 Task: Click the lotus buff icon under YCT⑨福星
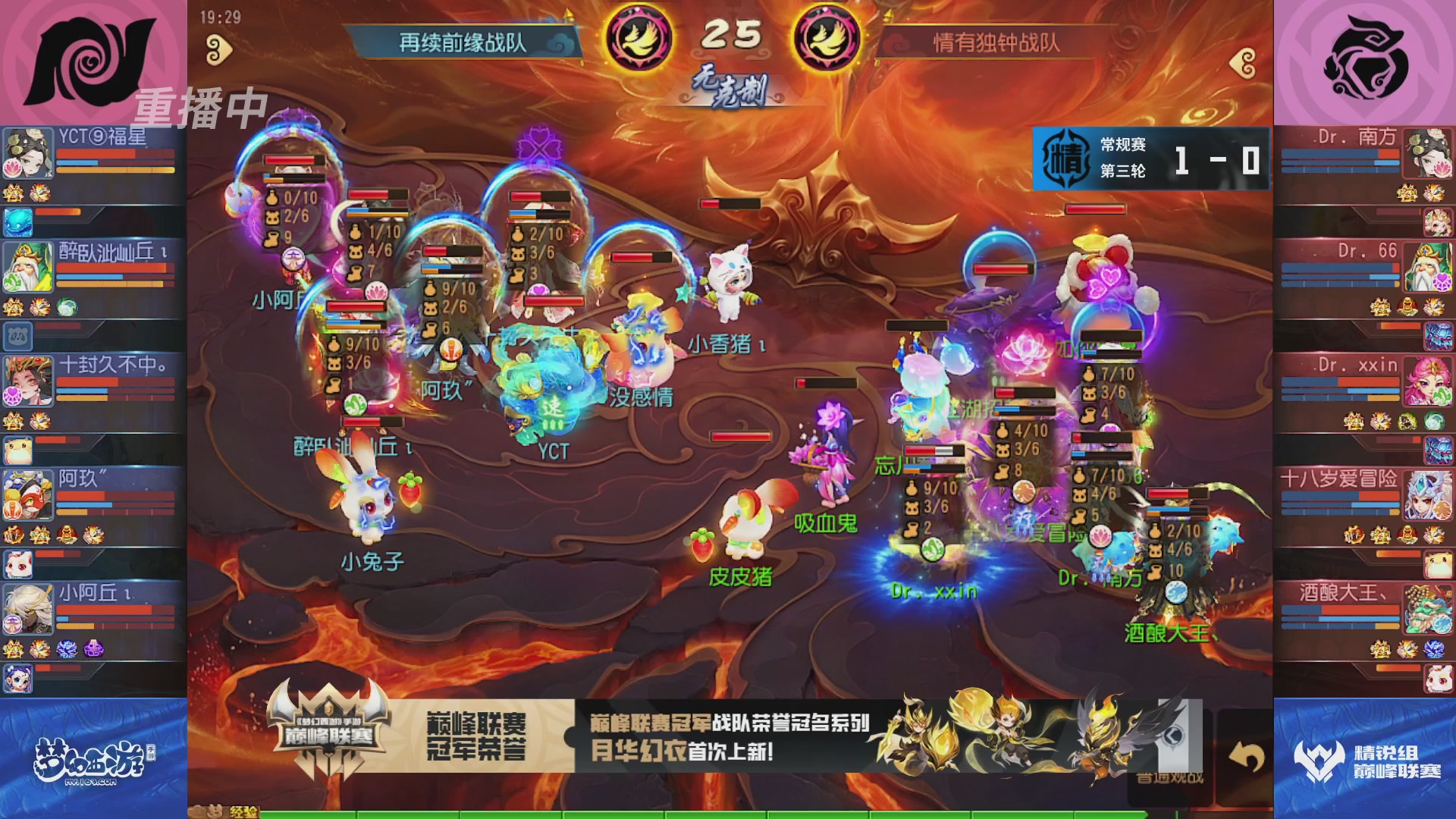click(x=12, y=168)
